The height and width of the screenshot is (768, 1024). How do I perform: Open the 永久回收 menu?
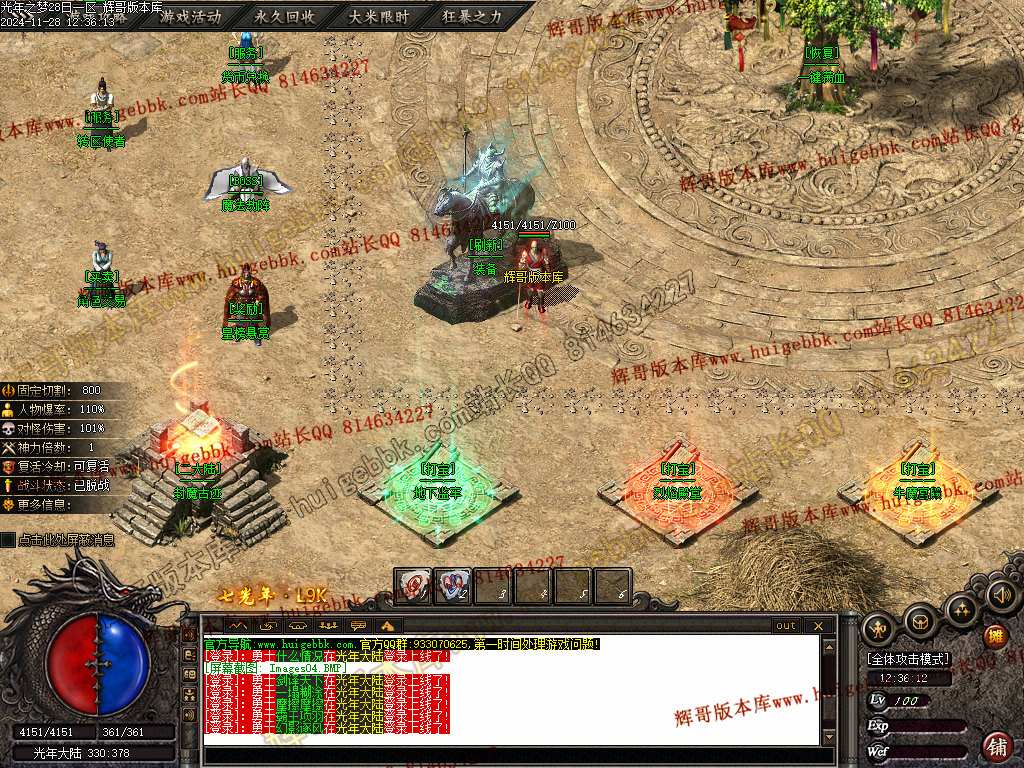coord(284,16)
